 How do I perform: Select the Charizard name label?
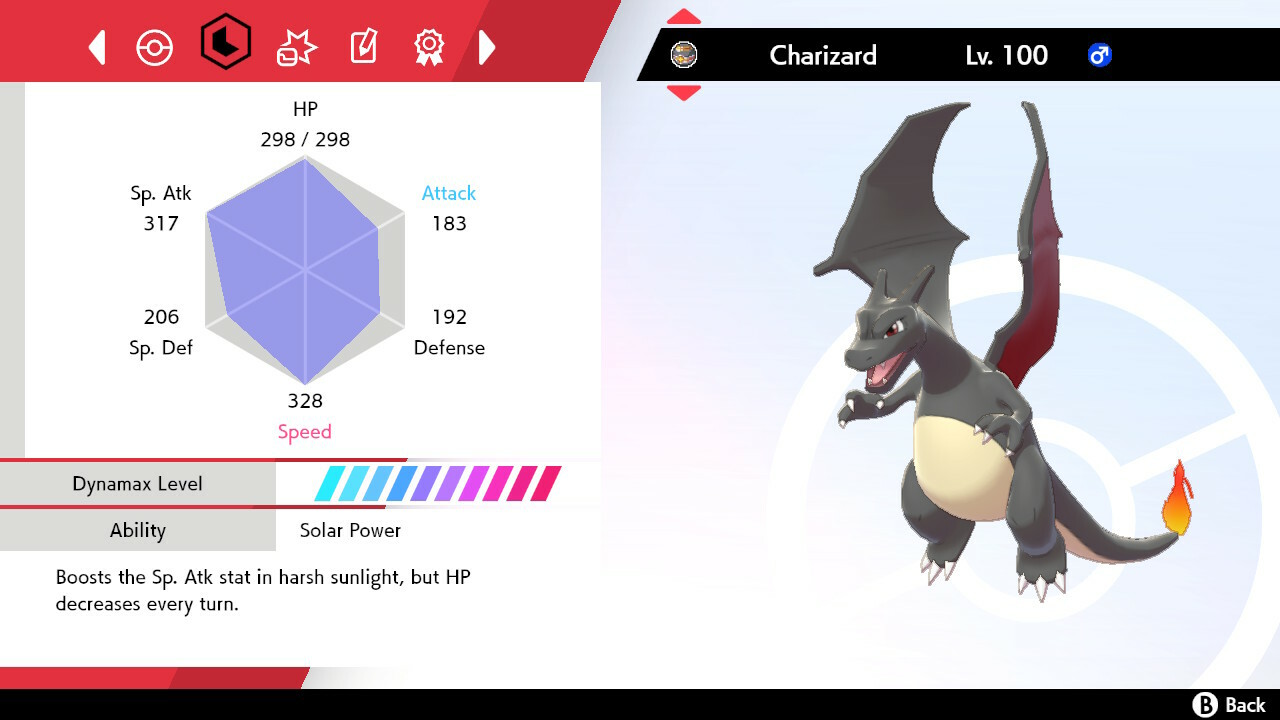[823, 56]
